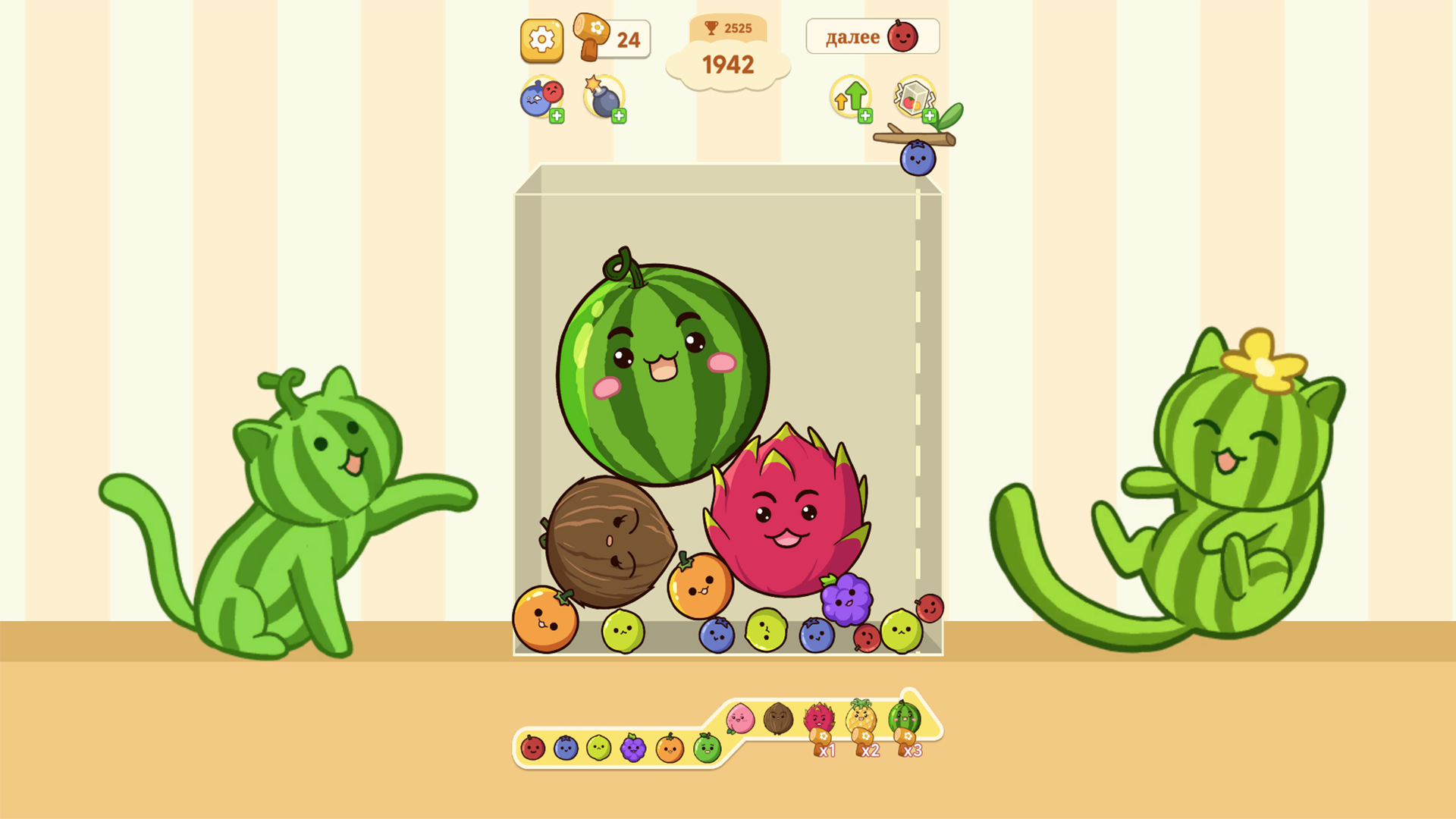
Task: Tap the blueberry hanging from the branch
Action: tap(918, 158)
